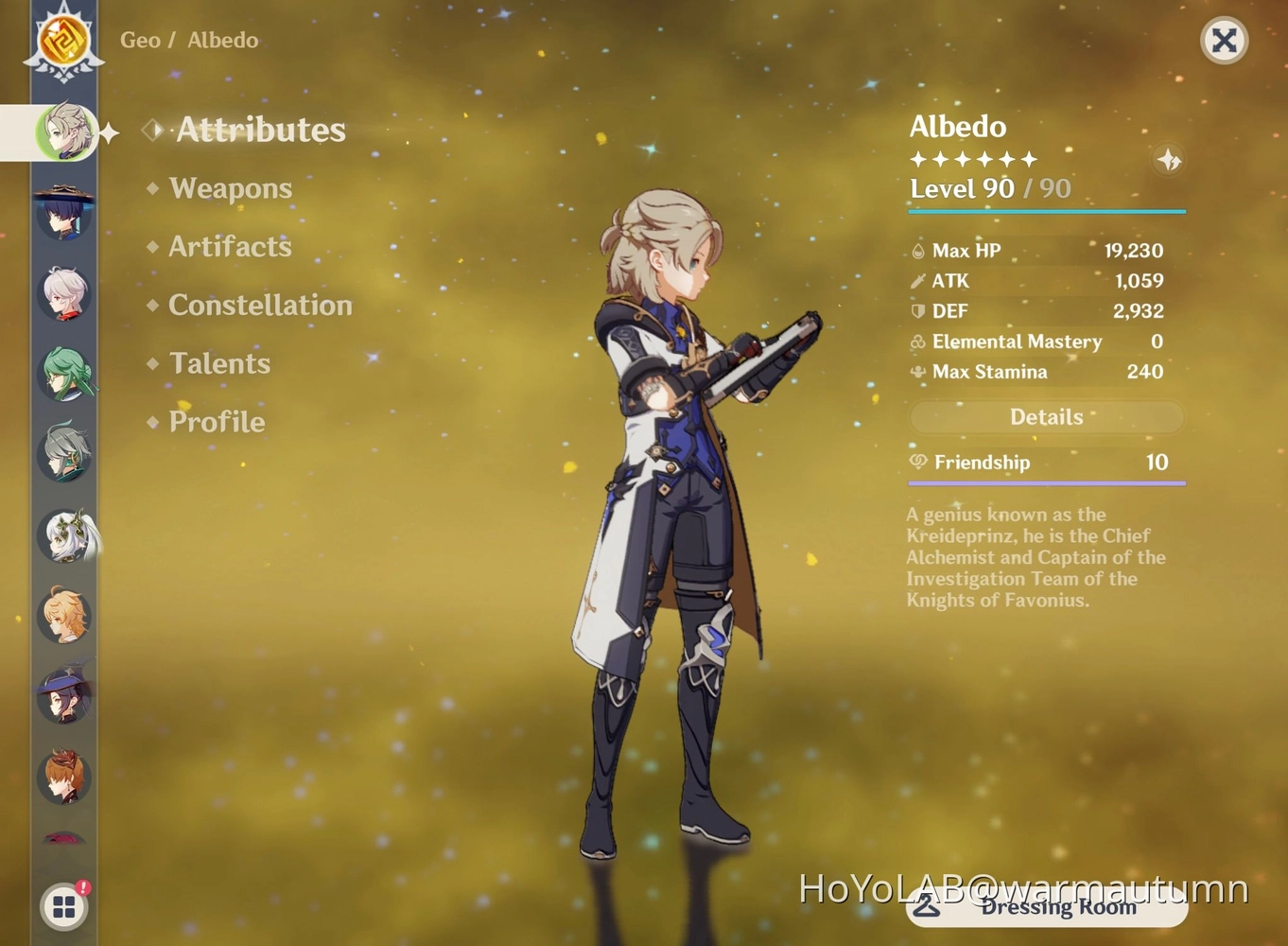
Task: View the Constellation menu entry
Action: pyautogui.click(x=259, y=305)
